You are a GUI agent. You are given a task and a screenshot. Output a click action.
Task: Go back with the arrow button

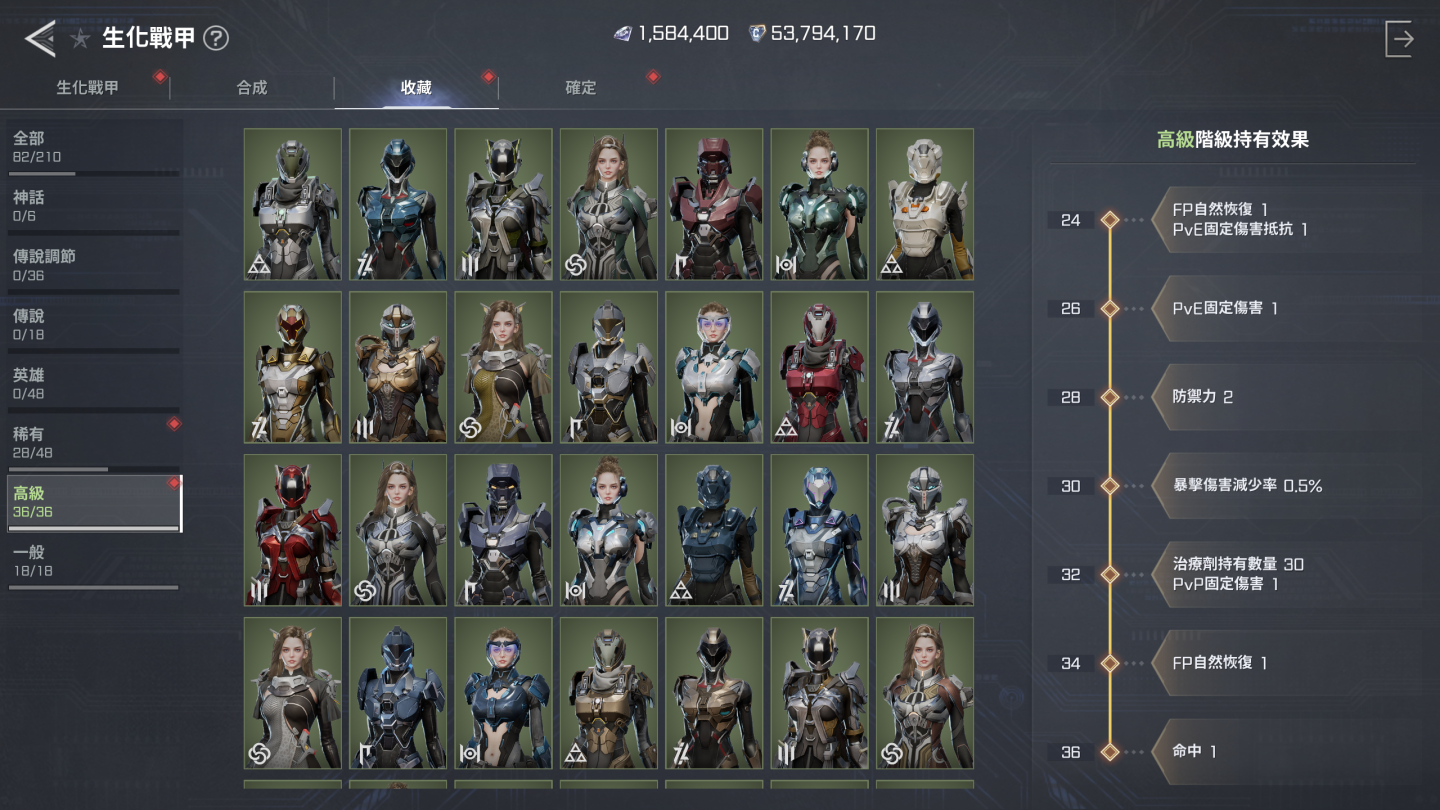point(40,38)
